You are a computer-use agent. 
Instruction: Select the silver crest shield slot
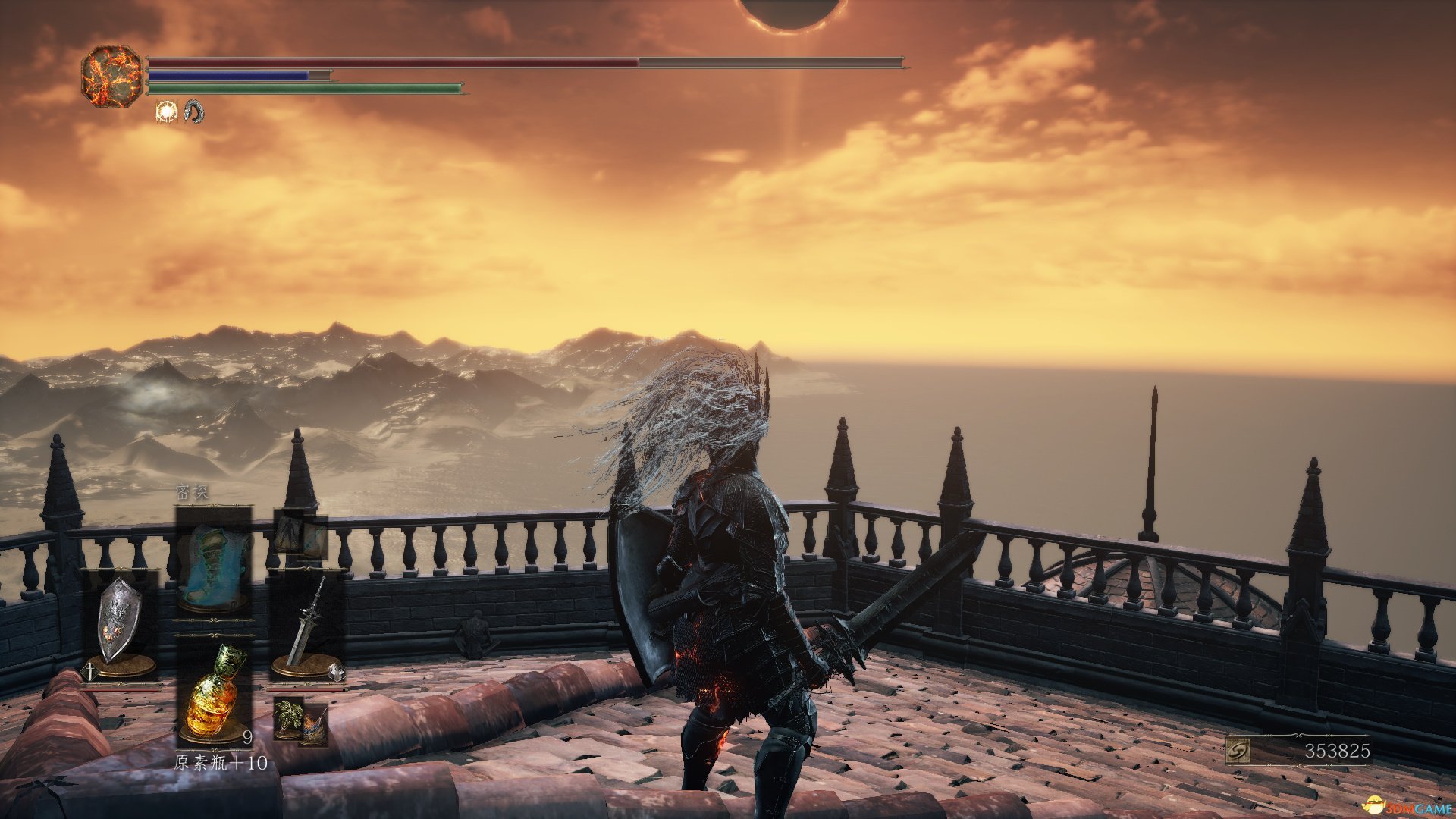pyautogui.click(x=120, y=623)
